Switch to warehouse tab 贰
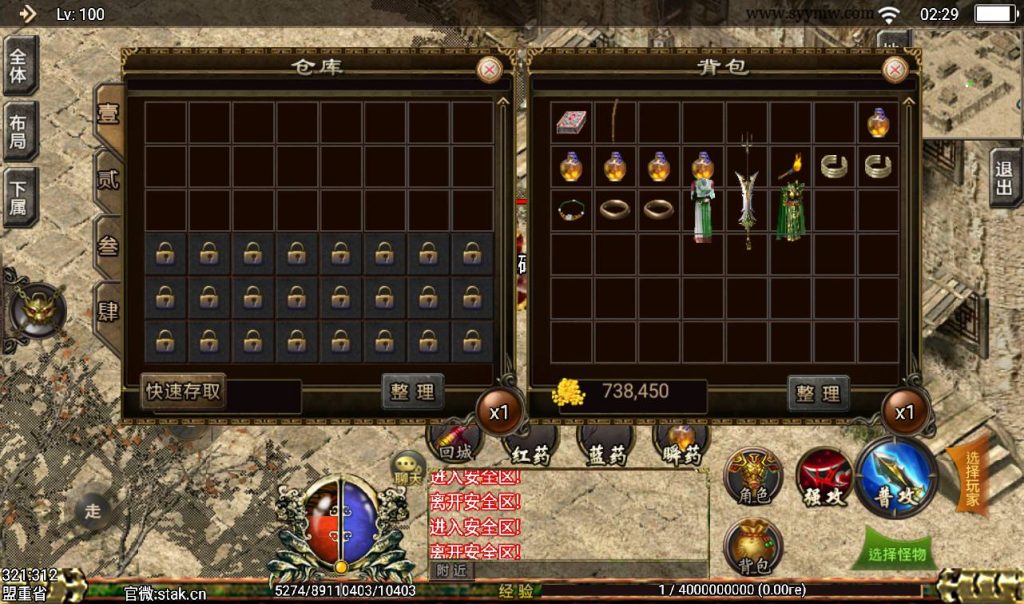Image resolution: width=1024 pixels, height=604 pixels. [x=107, y=180]
